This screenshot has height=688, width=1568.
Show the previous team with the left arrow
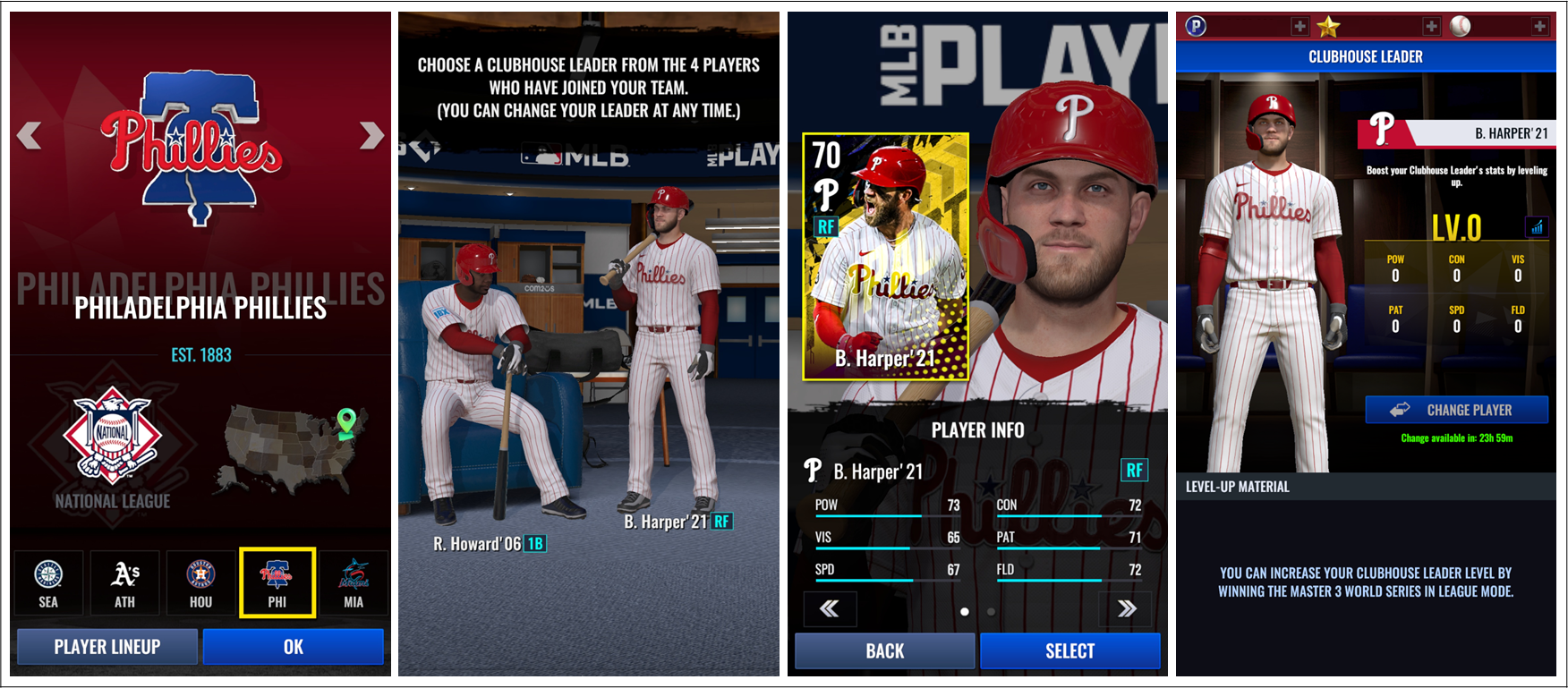[30, 136]
